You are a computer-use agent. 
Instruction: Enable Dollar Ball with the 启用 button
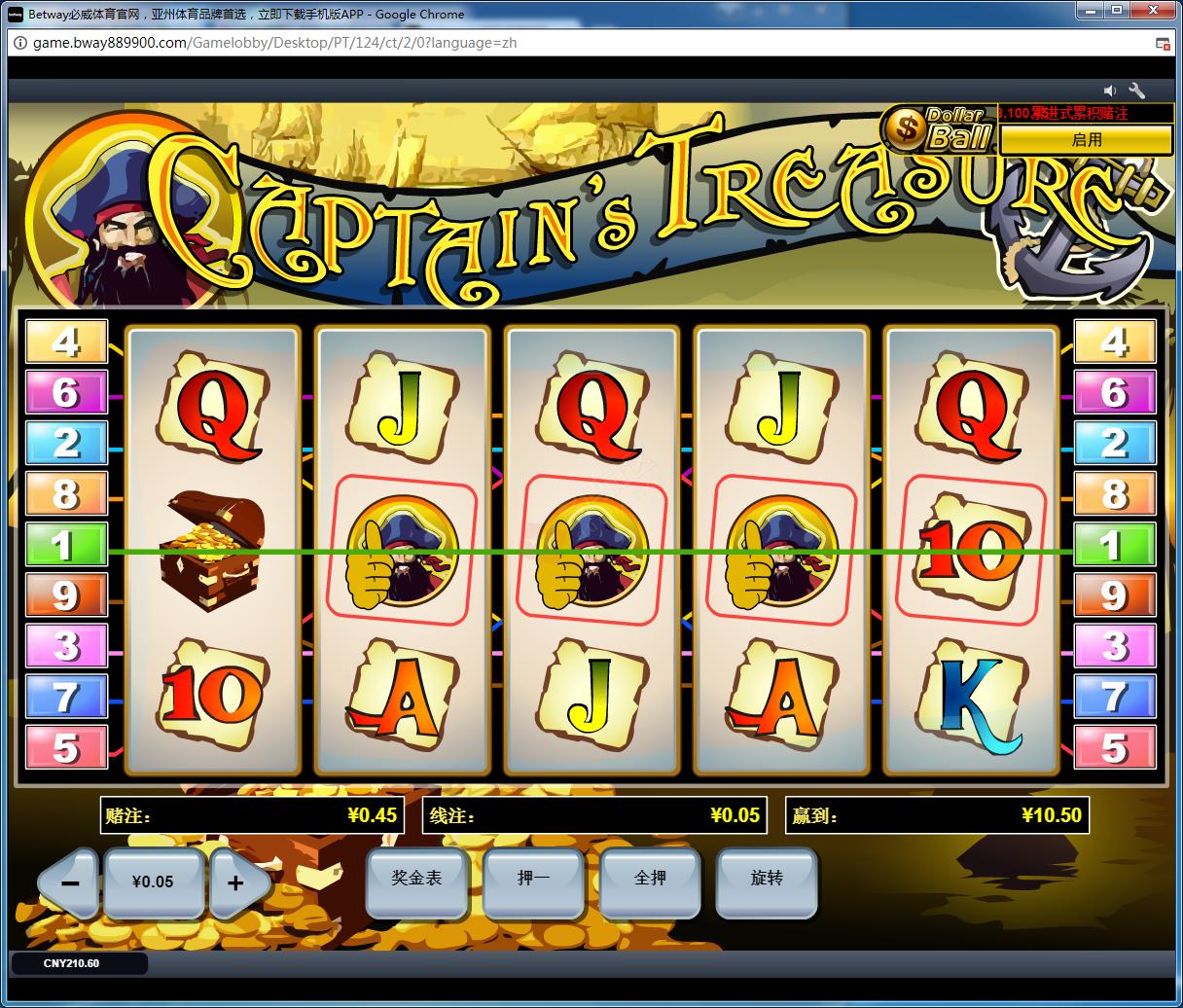coord(1086,140)
